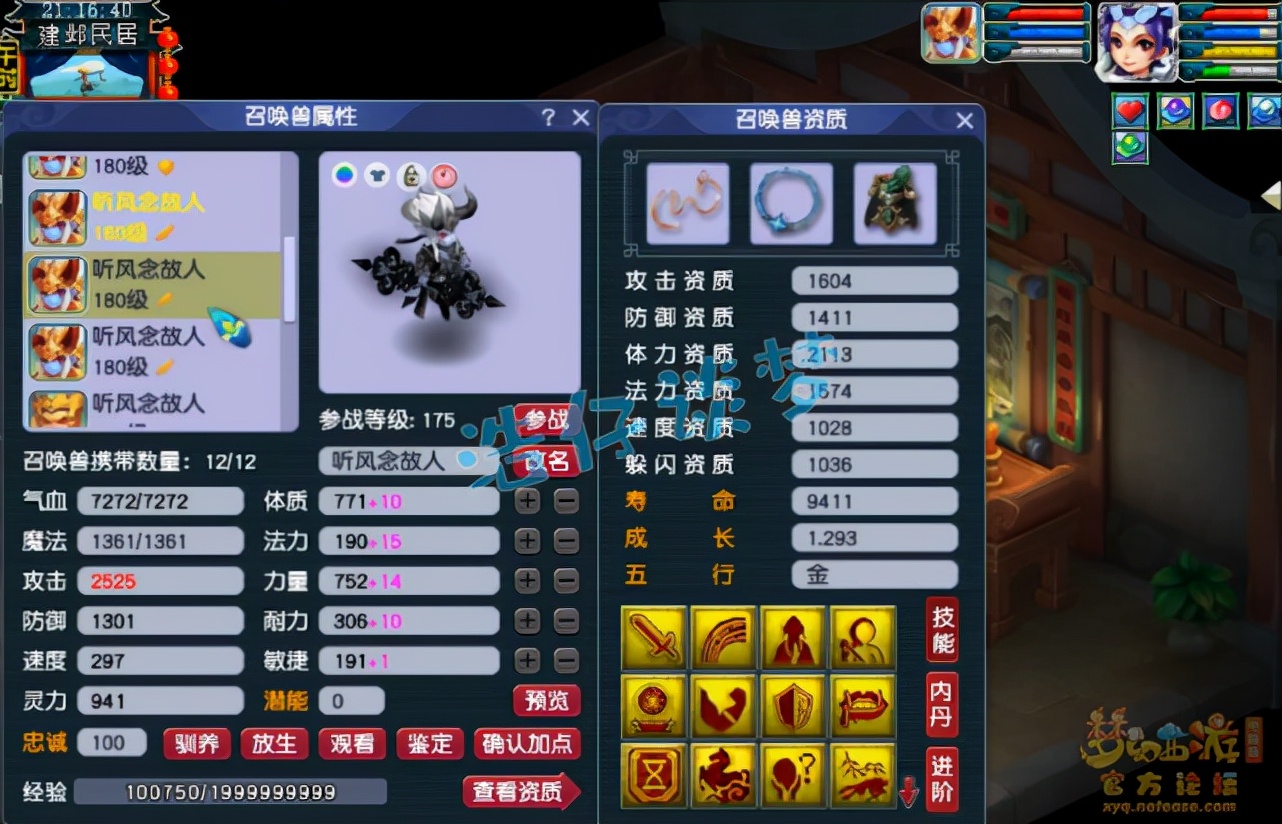Click the rainbow arc skill icon
Image resolution: width=1282 pixels, height=824 pixels.
pyautogui.click(x=724, y=637)
